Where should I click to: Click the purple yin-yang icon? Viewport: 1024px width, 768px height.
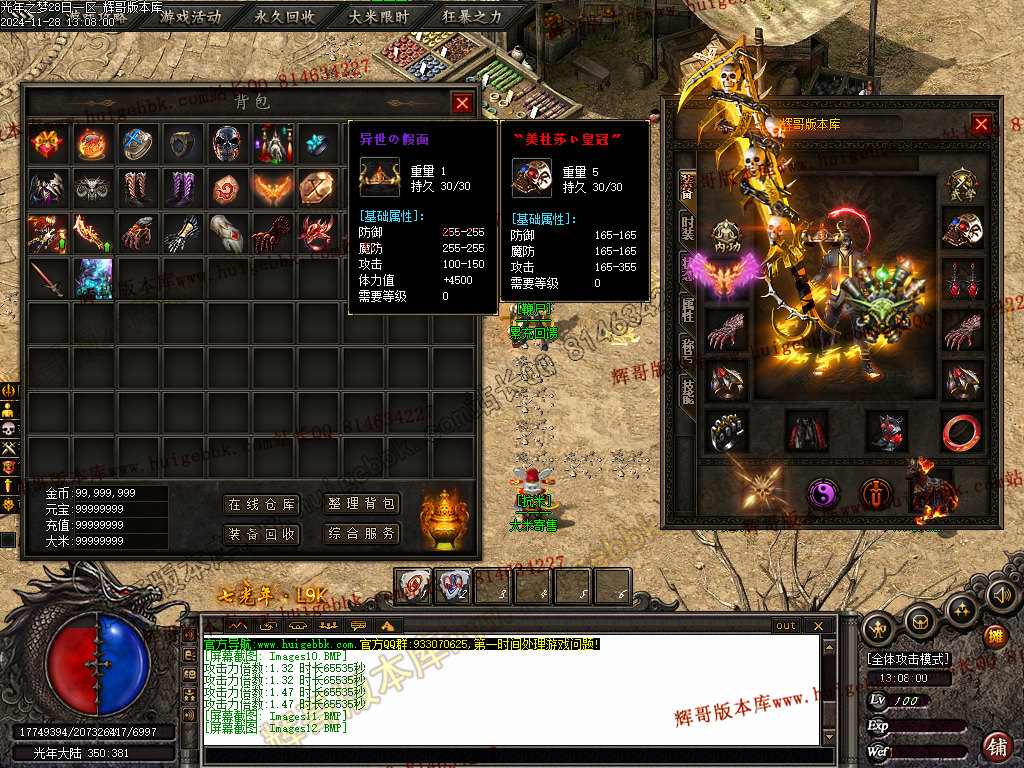(x=823, y=492)
